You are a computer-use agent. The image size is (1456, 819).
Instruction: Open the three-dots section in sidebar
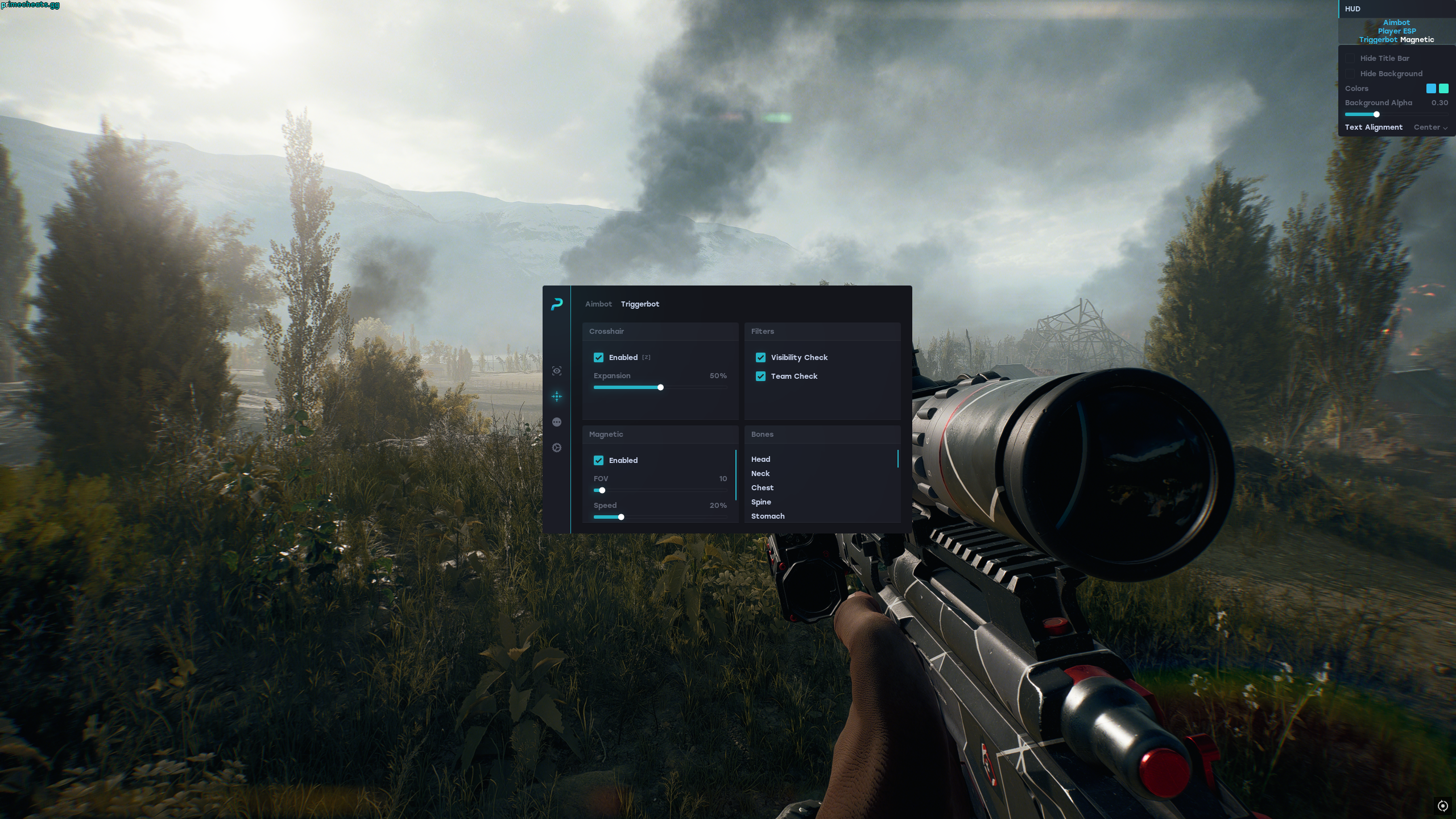(x=557, y=422)
